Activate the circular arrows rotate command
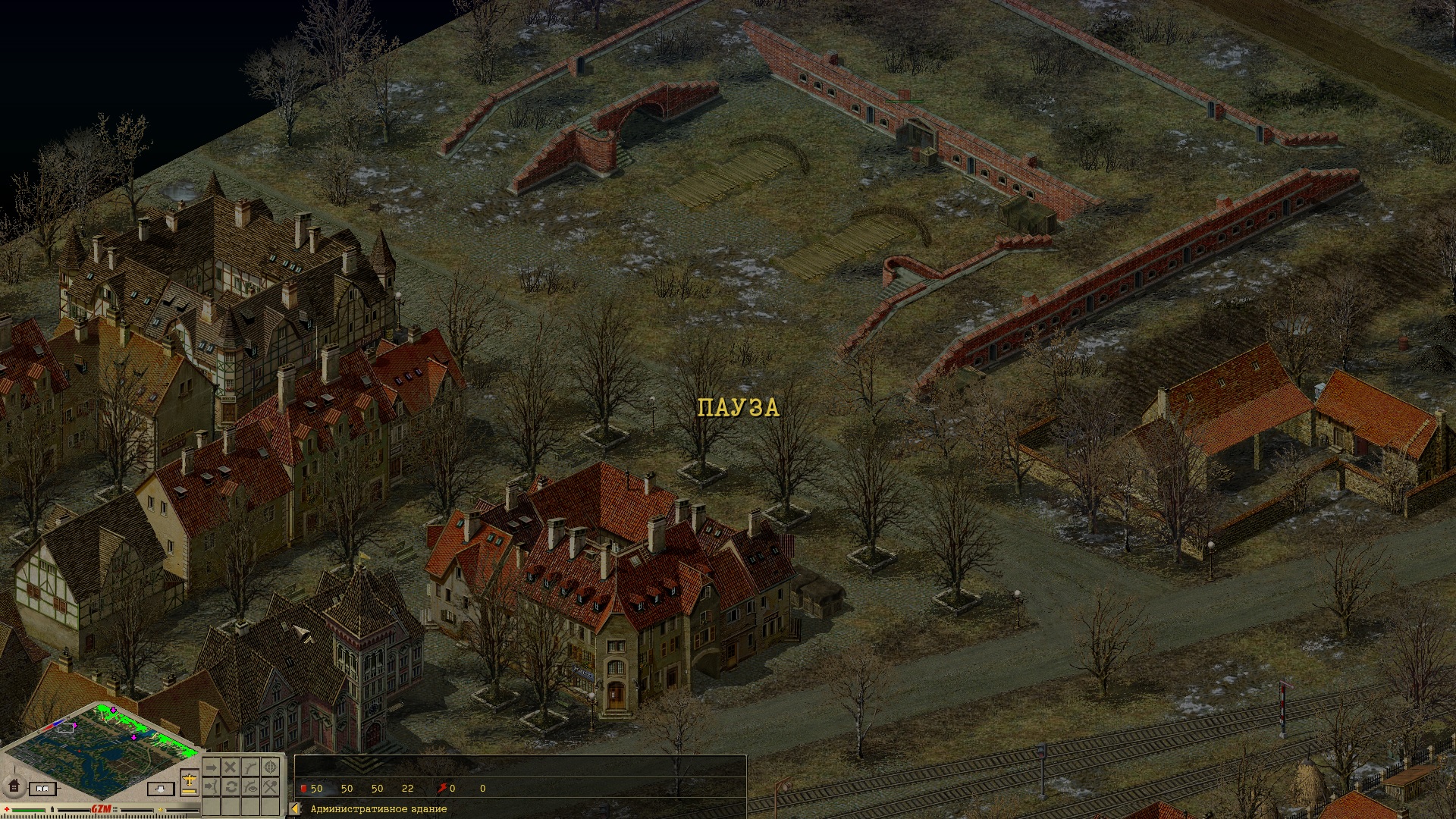1456x819 pixels. click(x=231, y=787)
